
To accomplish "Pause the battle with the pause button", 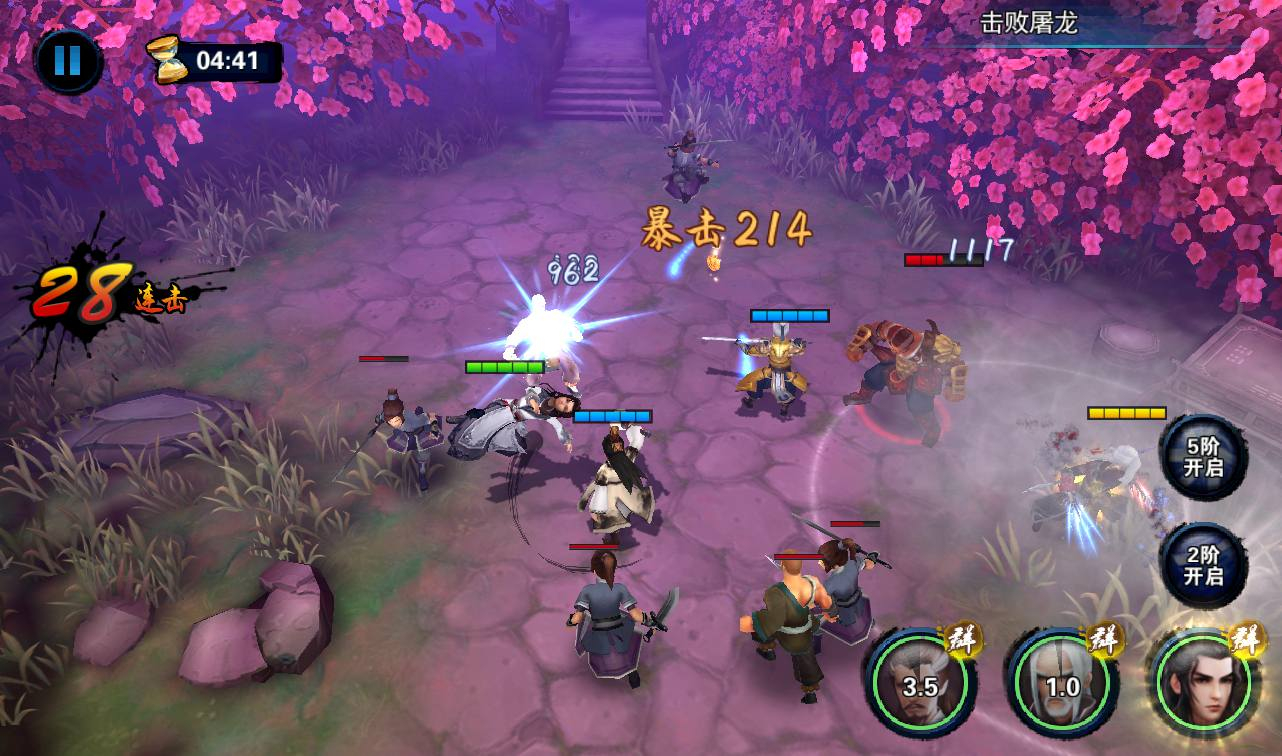I will [x=67, y=61].
